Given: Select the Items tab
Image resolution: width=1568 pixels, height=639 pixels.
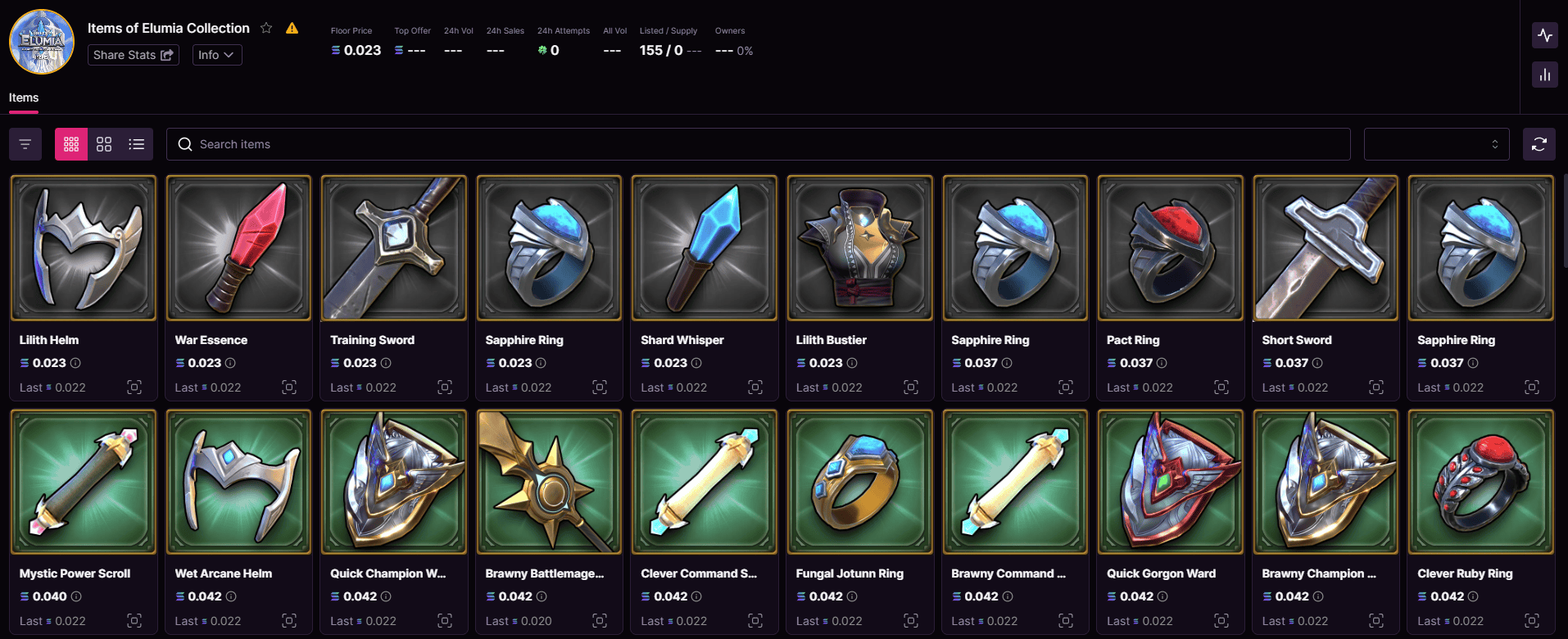Looking at the screenshot, I should (x=24, y=97).
